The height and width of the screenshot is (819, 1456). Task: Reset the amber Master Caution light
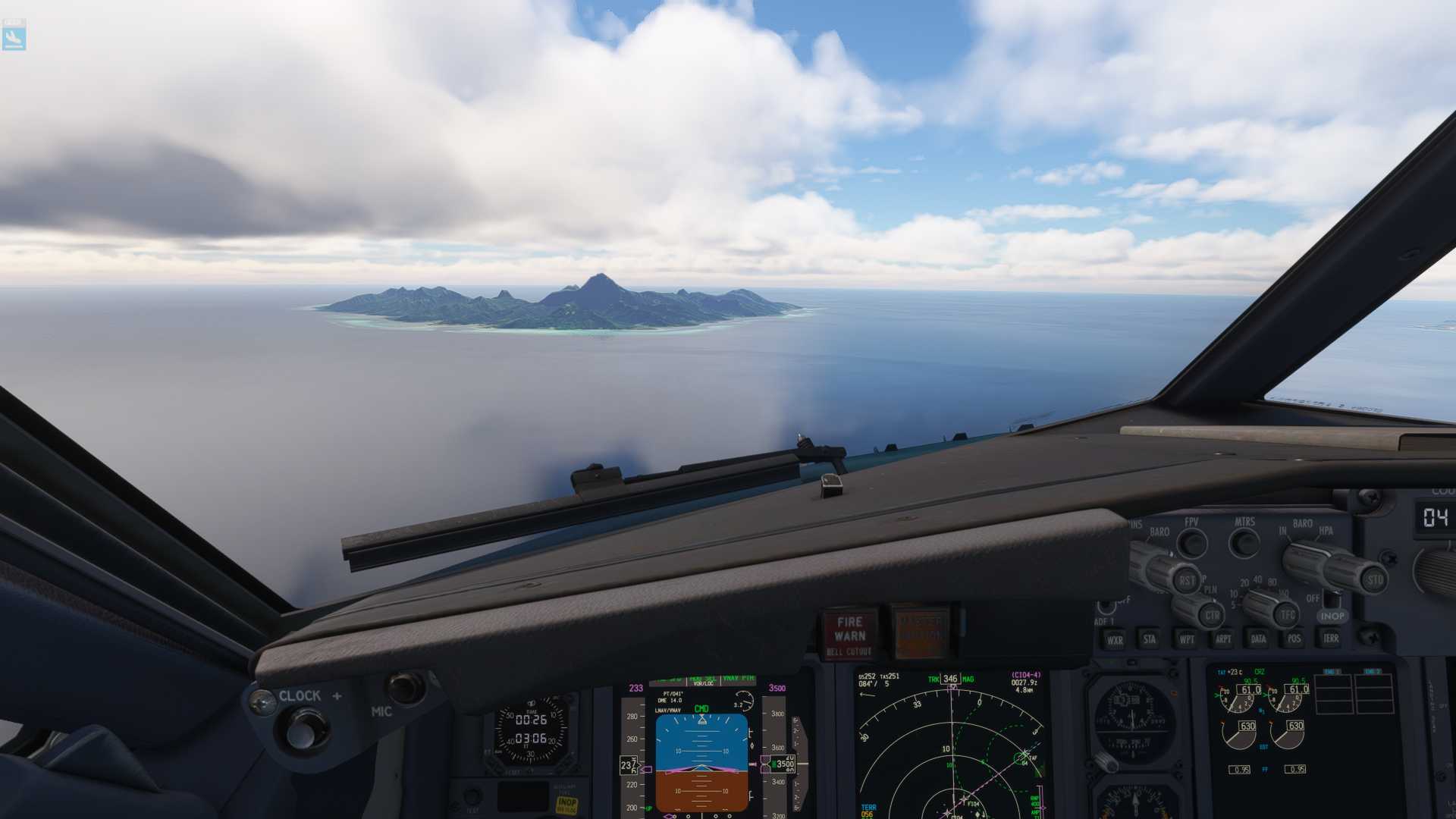tap(920, 631)
